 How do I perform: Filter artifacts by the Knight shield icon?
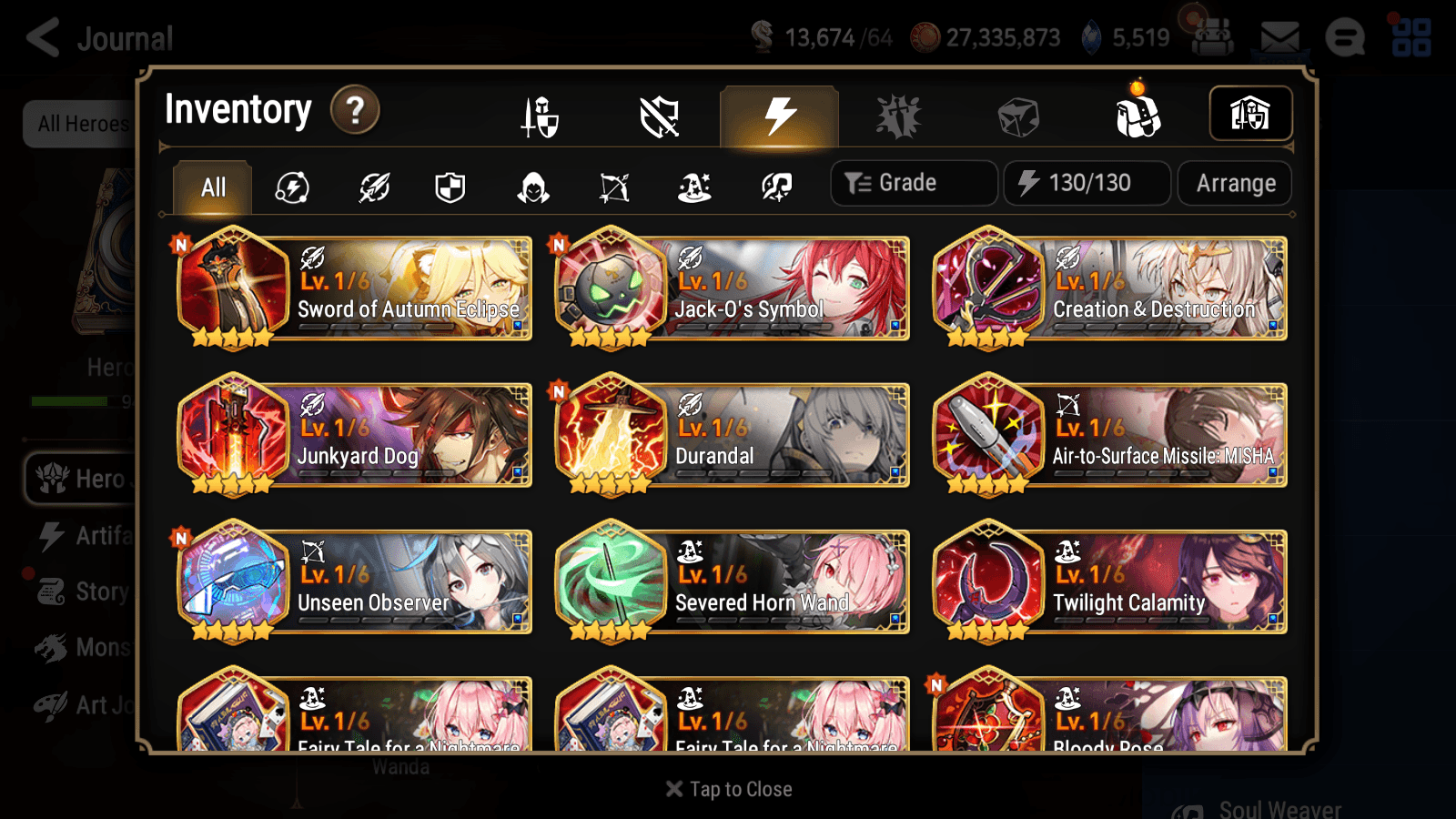450,187
